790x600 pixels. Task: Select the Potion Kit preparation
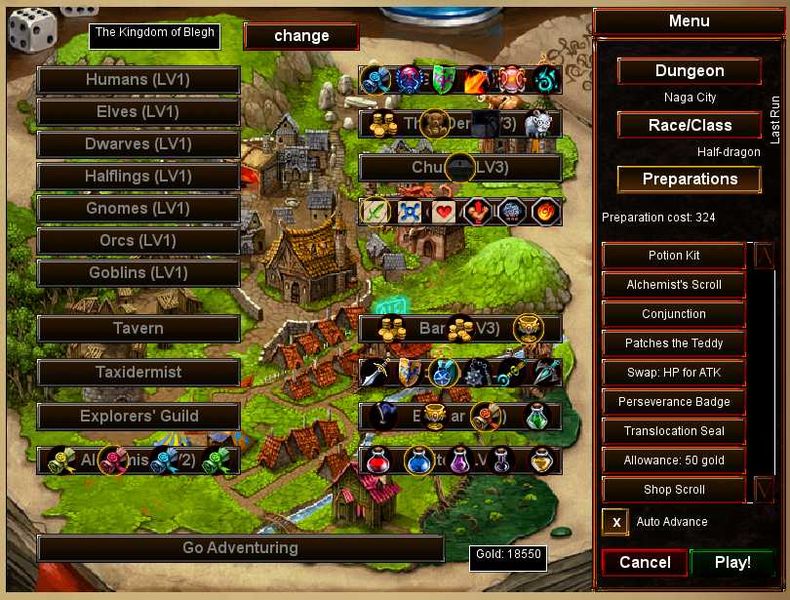click(x=673, y=255)
